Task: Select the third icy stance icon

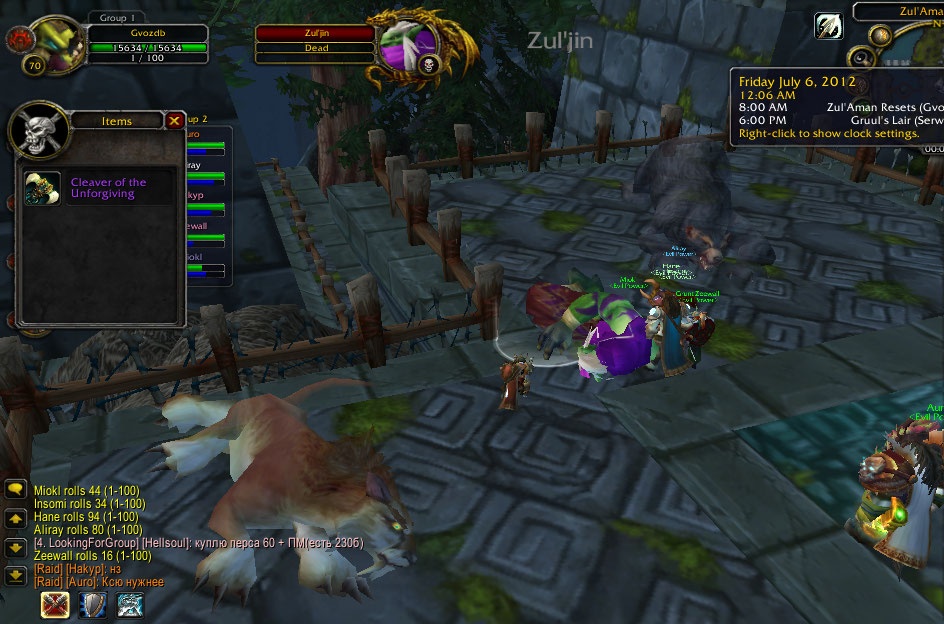Action: (131, 605)
